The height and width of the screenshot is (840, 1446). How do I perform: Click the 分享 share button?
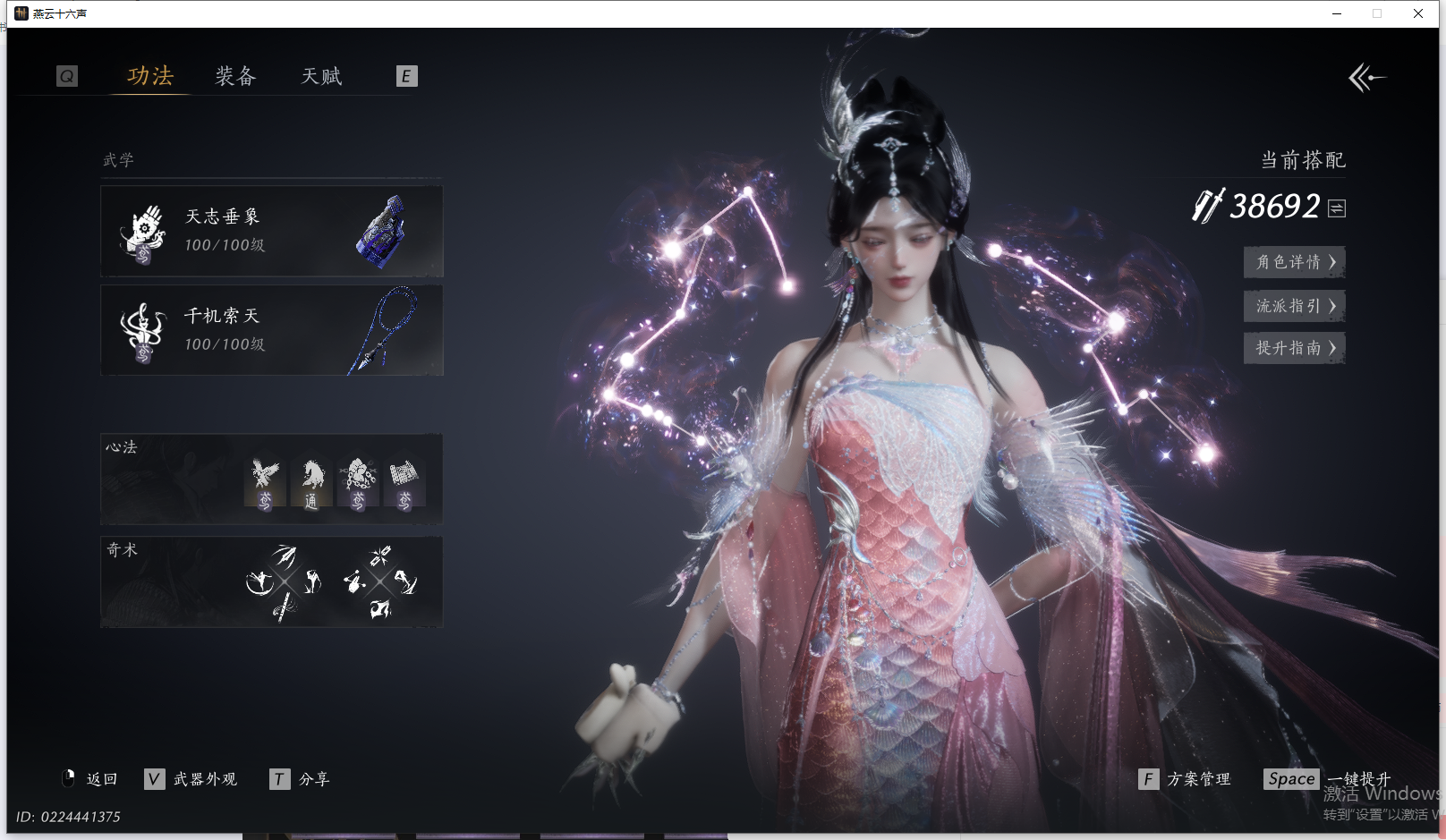[301, 779]
